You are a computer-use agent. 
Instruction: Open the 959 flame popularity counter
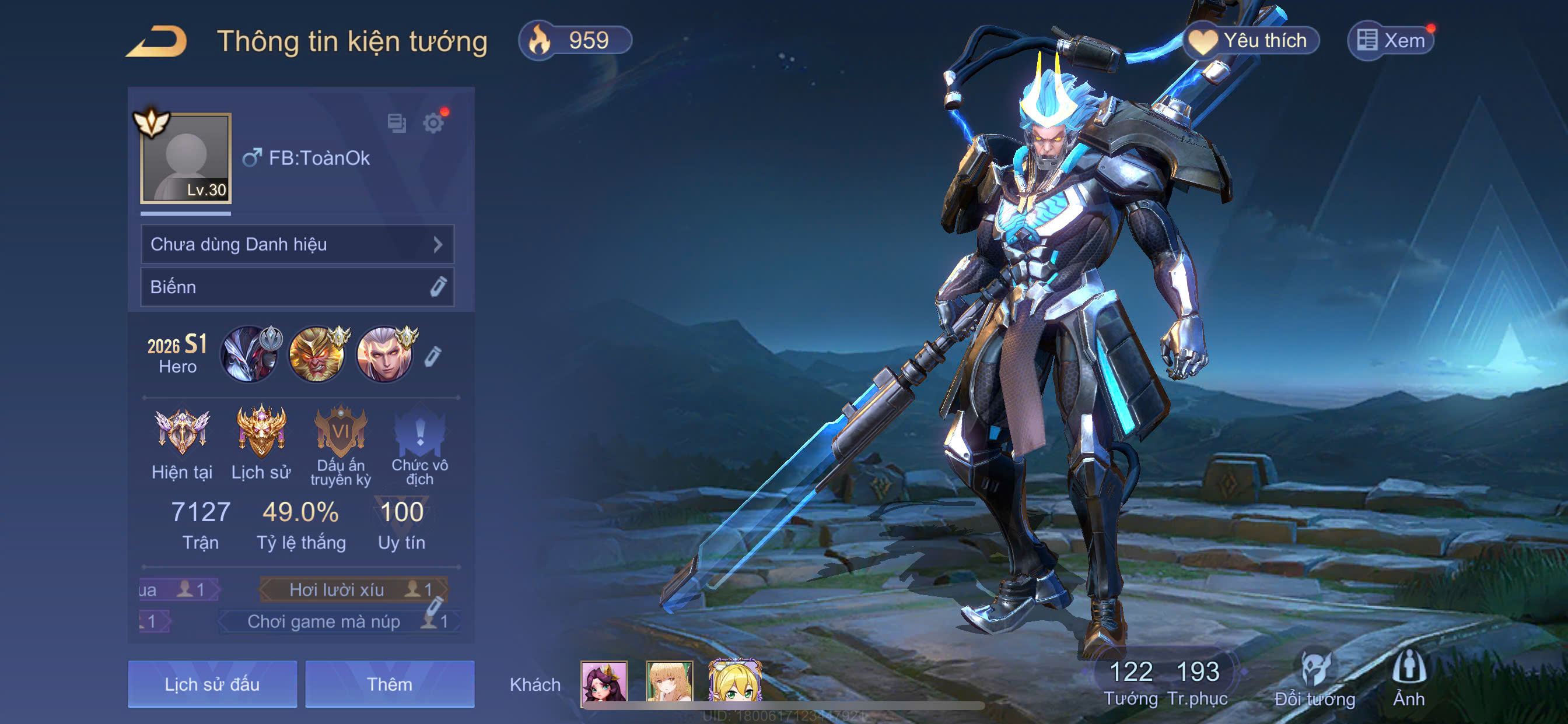(575, 41)
